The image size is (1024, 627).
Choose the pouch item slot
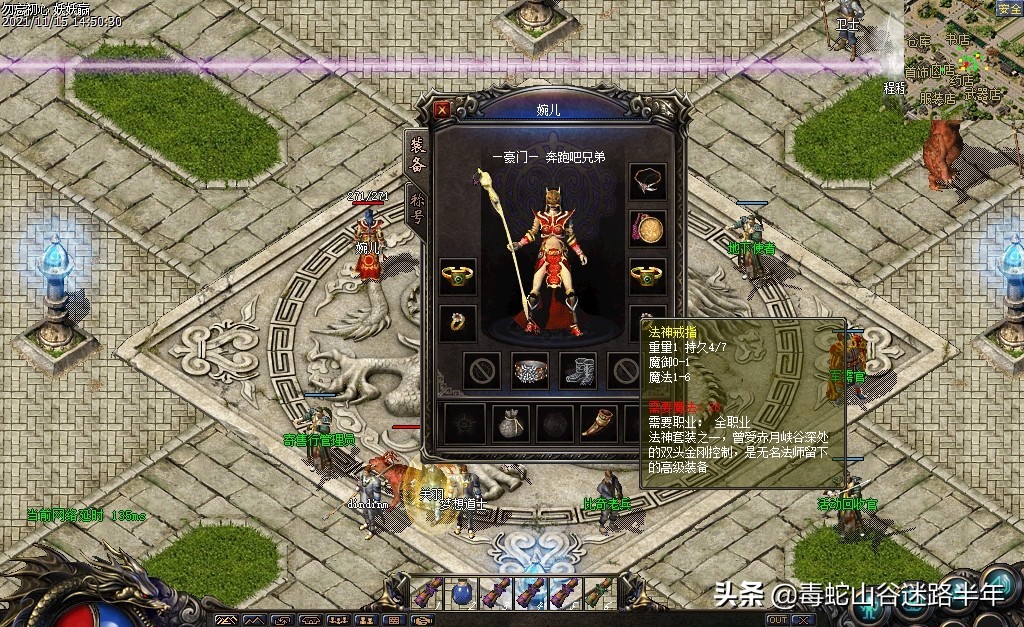click(x=510, y=423)
